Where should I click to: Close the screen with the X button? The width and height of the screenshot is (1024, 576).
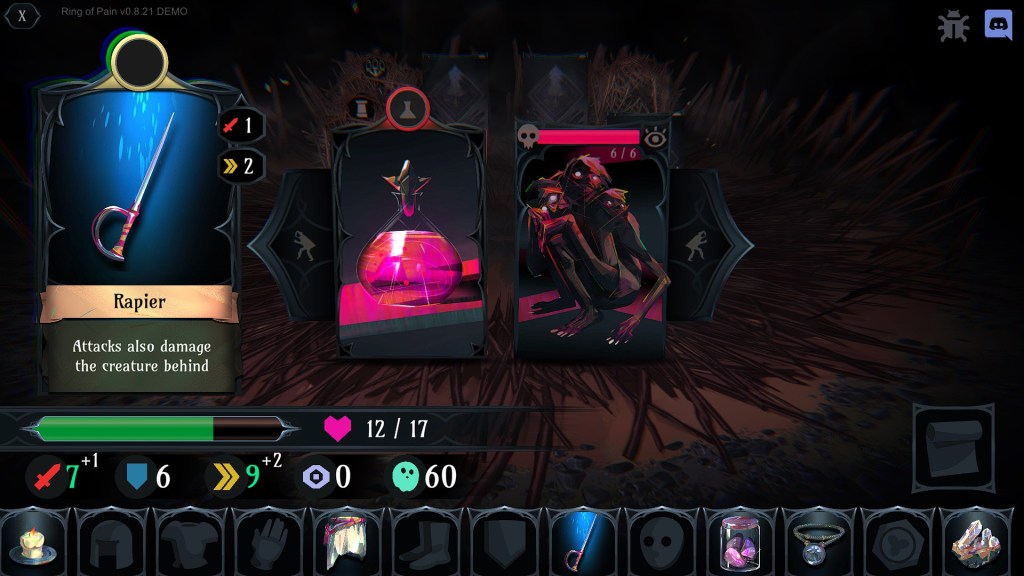[x=22, y=16]
